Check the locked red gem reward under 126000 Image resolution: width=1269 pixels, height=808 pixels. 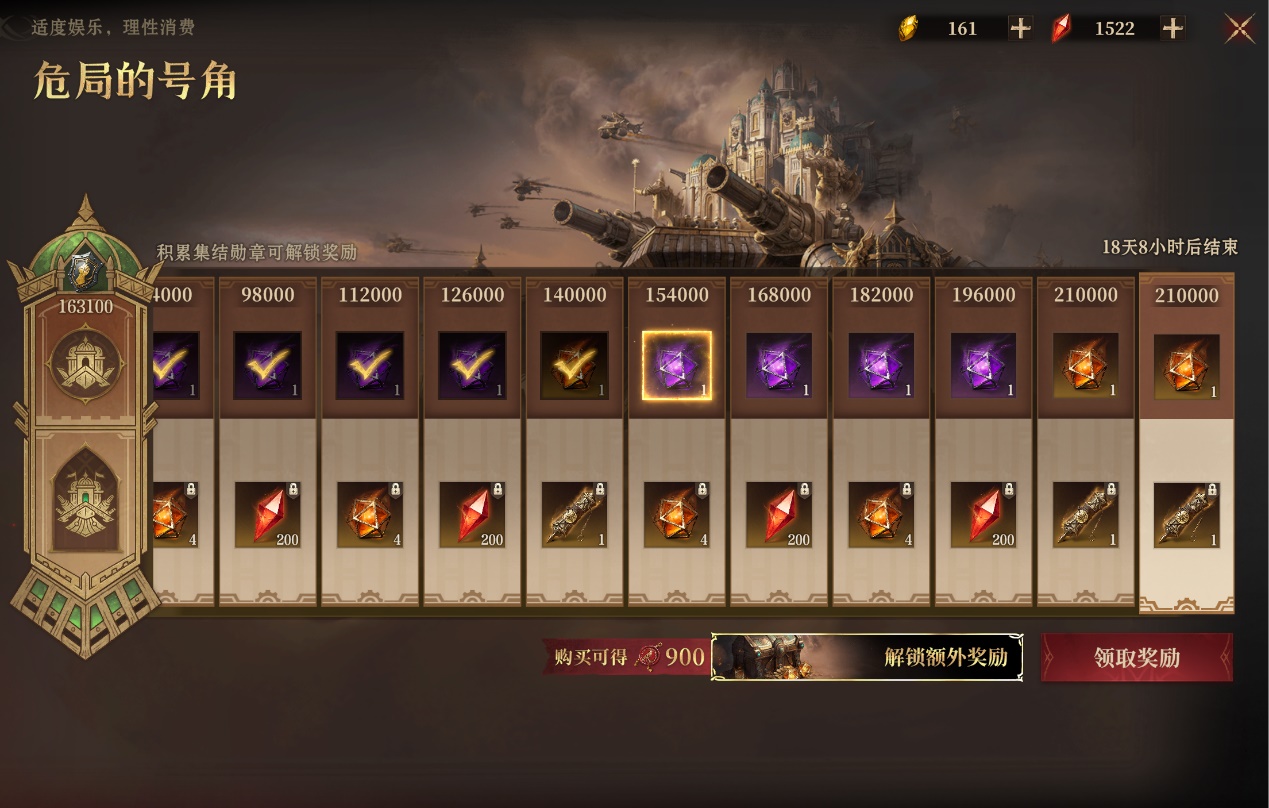(472, 515)
